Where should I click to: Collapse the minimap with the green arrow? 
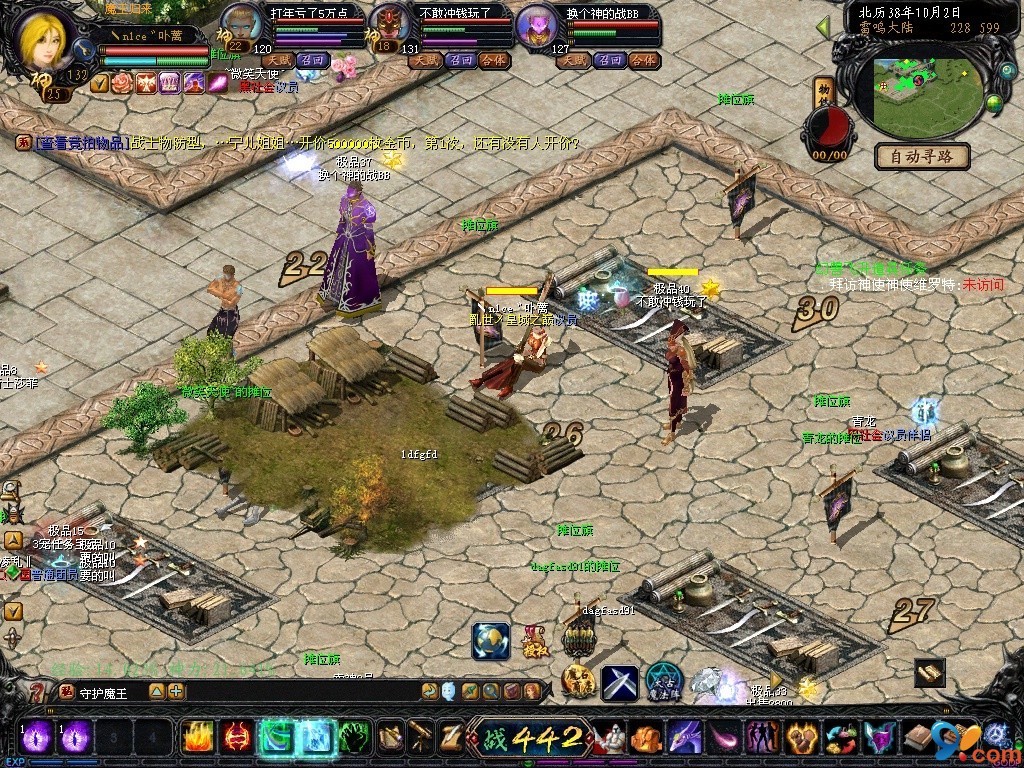823,27
